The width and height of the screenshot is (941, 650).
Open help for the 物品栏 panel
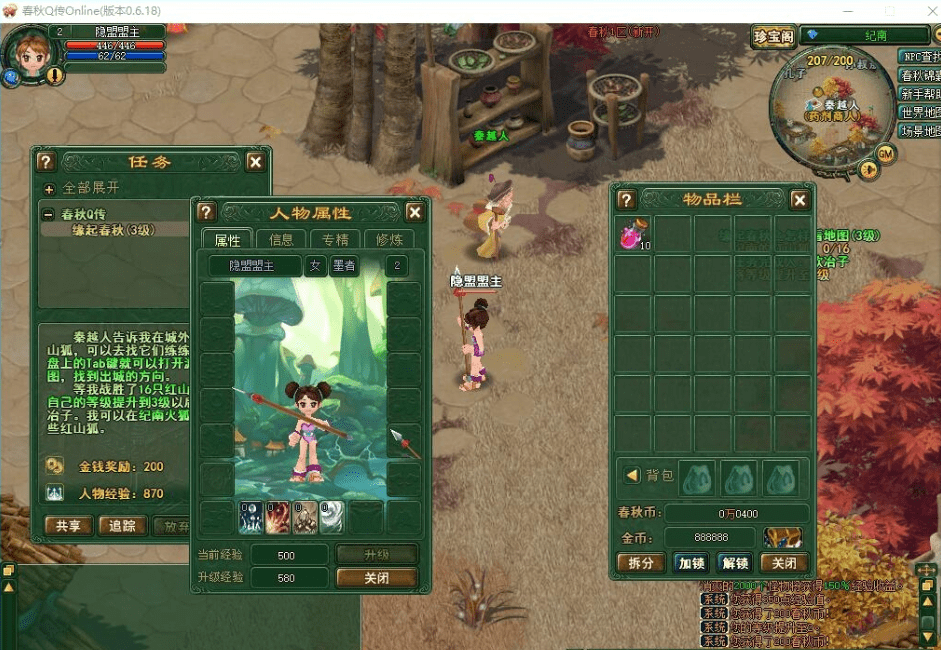(627, 200)
